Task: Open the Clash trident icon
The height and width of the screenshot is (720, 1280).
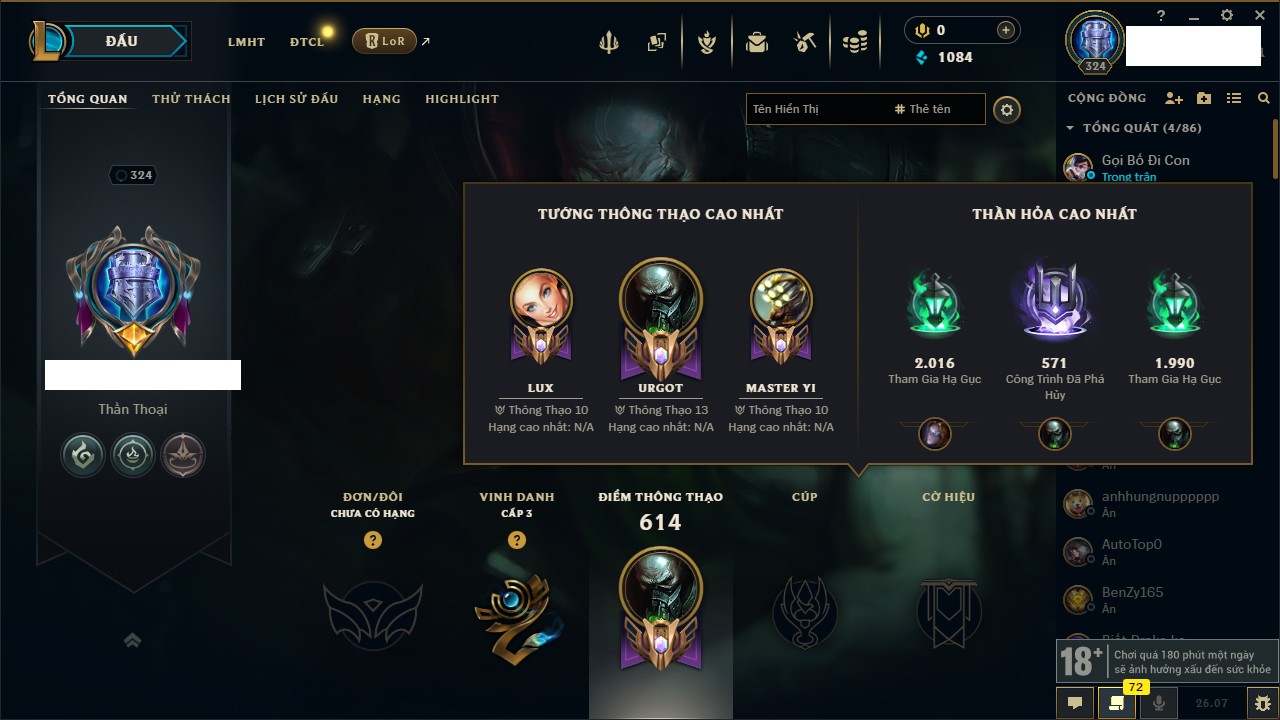Action: (x=609, y=42)
